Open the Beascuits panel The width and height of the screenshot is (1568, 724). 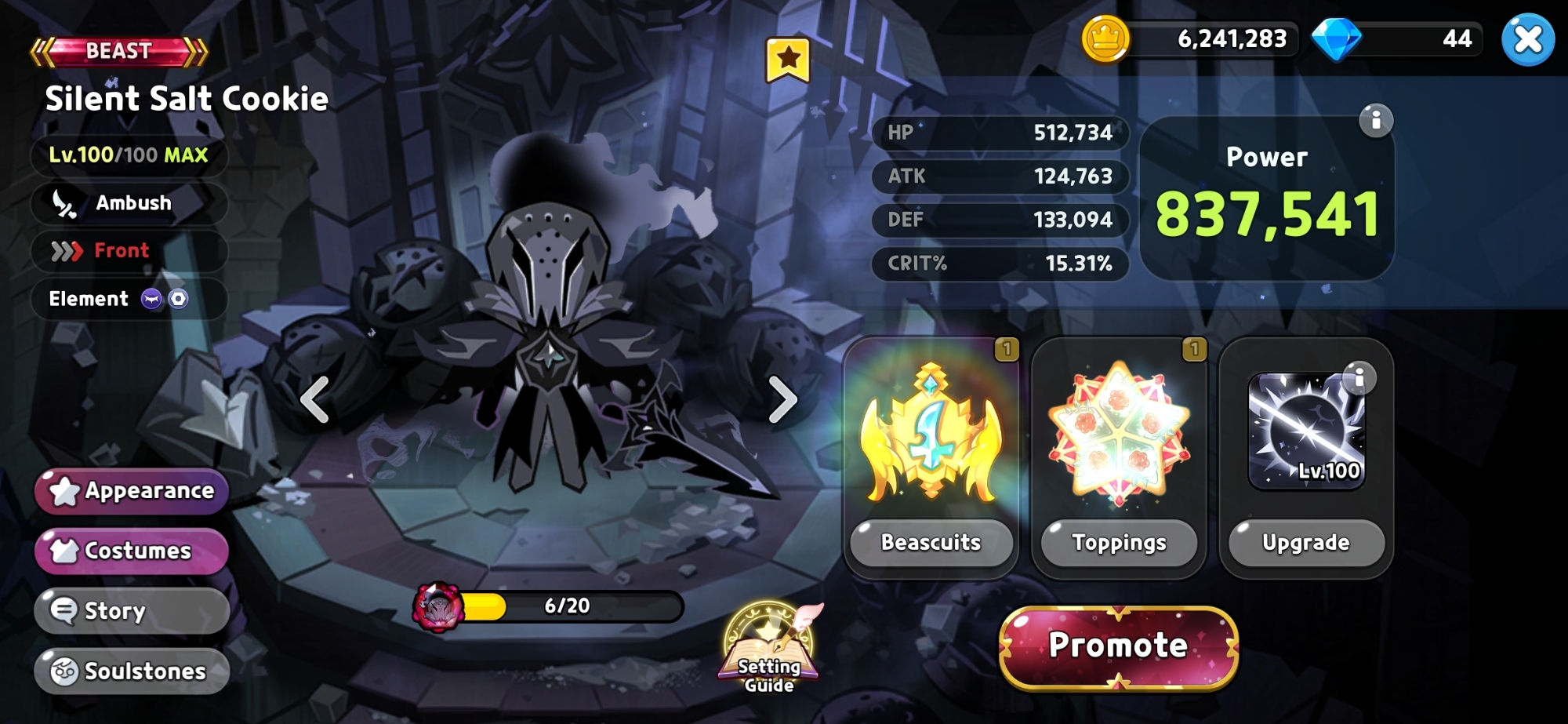point(931,543)
